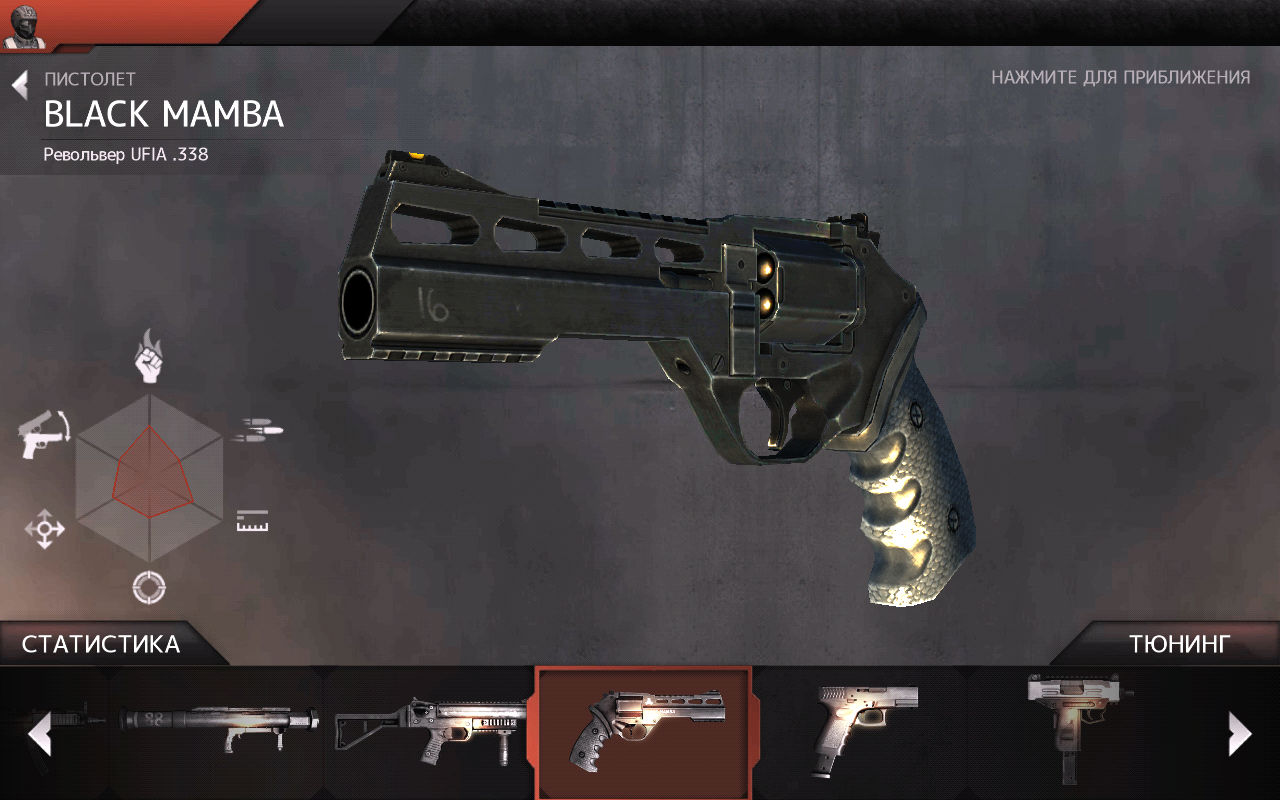Click the pistol recoil stat icon

point(44,432)
